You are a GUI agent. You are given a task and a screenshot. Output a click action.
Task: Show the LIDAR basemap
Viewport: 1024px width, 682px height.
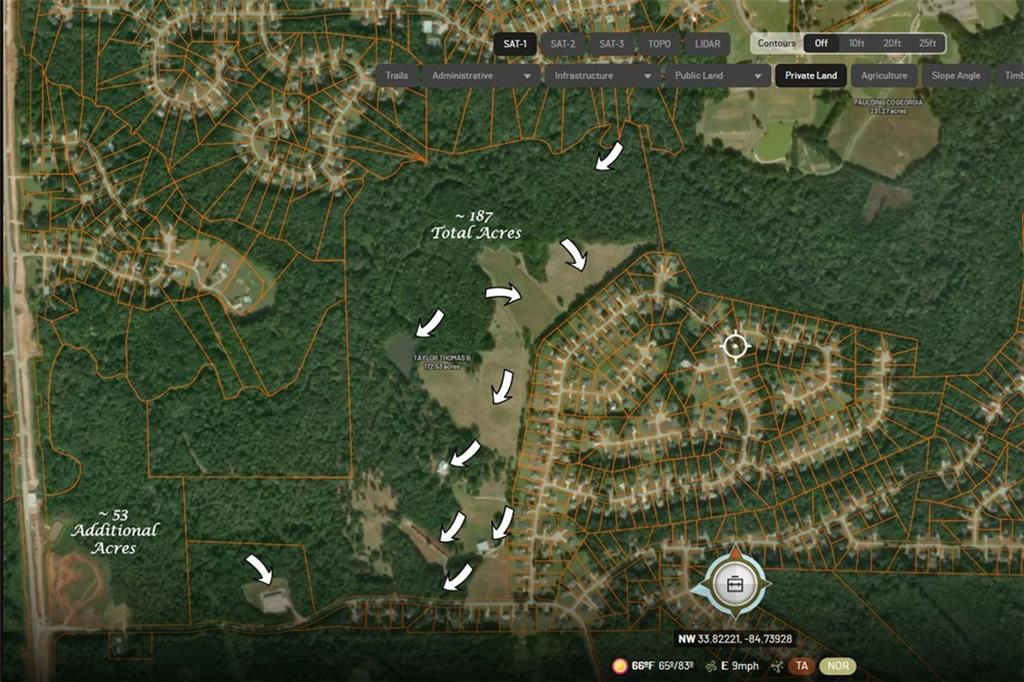[706, 44]
